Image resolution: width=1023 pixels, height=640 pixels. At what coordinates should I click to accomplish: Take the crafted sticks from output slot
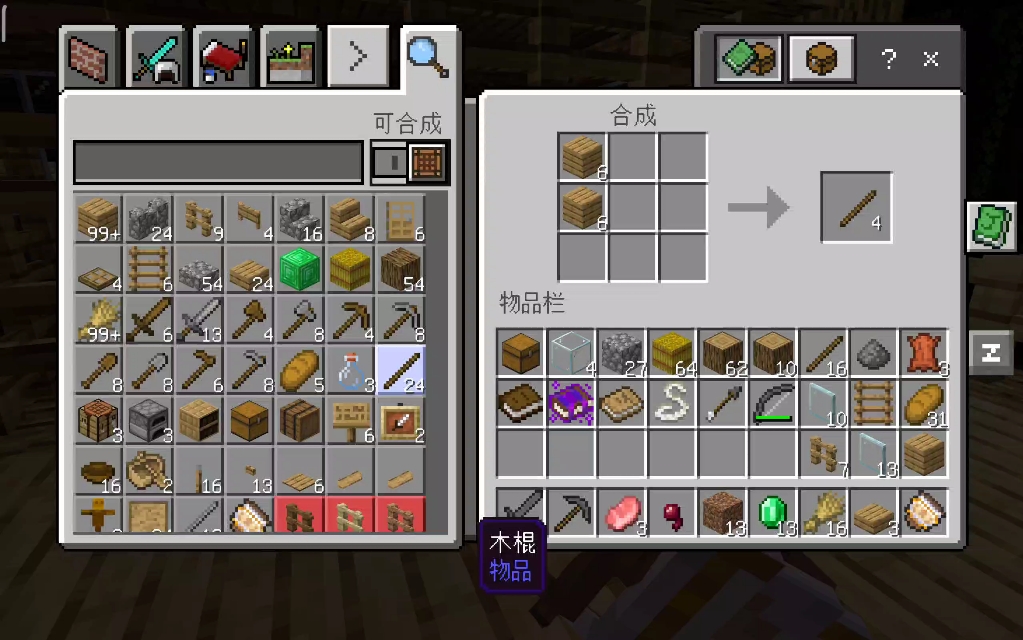(855, 207)
